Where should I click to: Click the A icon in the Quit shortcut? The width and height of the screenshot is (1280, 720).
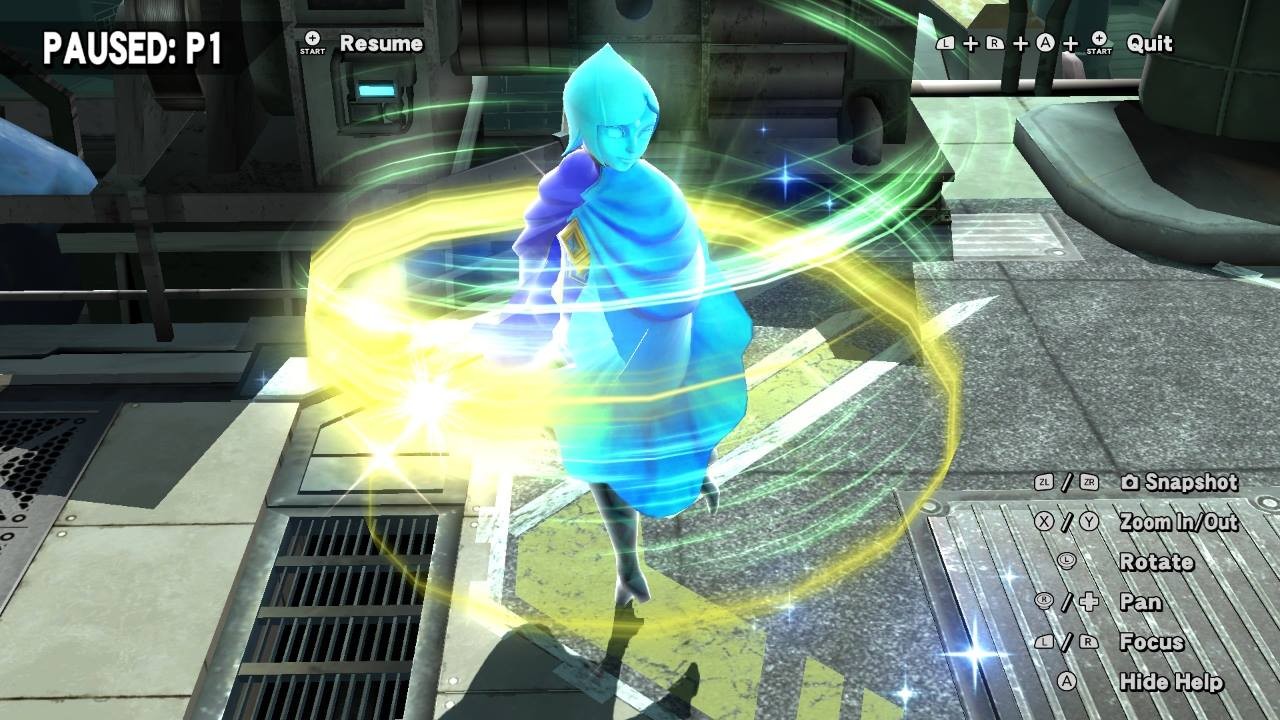point(1044,43)
